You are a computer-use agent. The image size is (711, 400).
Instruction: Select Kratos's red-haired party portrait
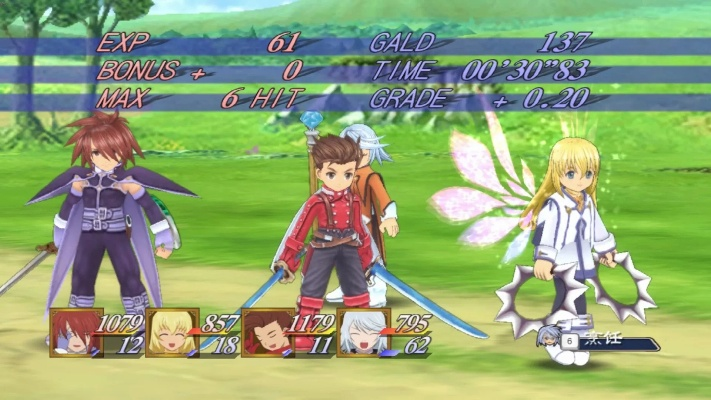[x=74, y=332]
